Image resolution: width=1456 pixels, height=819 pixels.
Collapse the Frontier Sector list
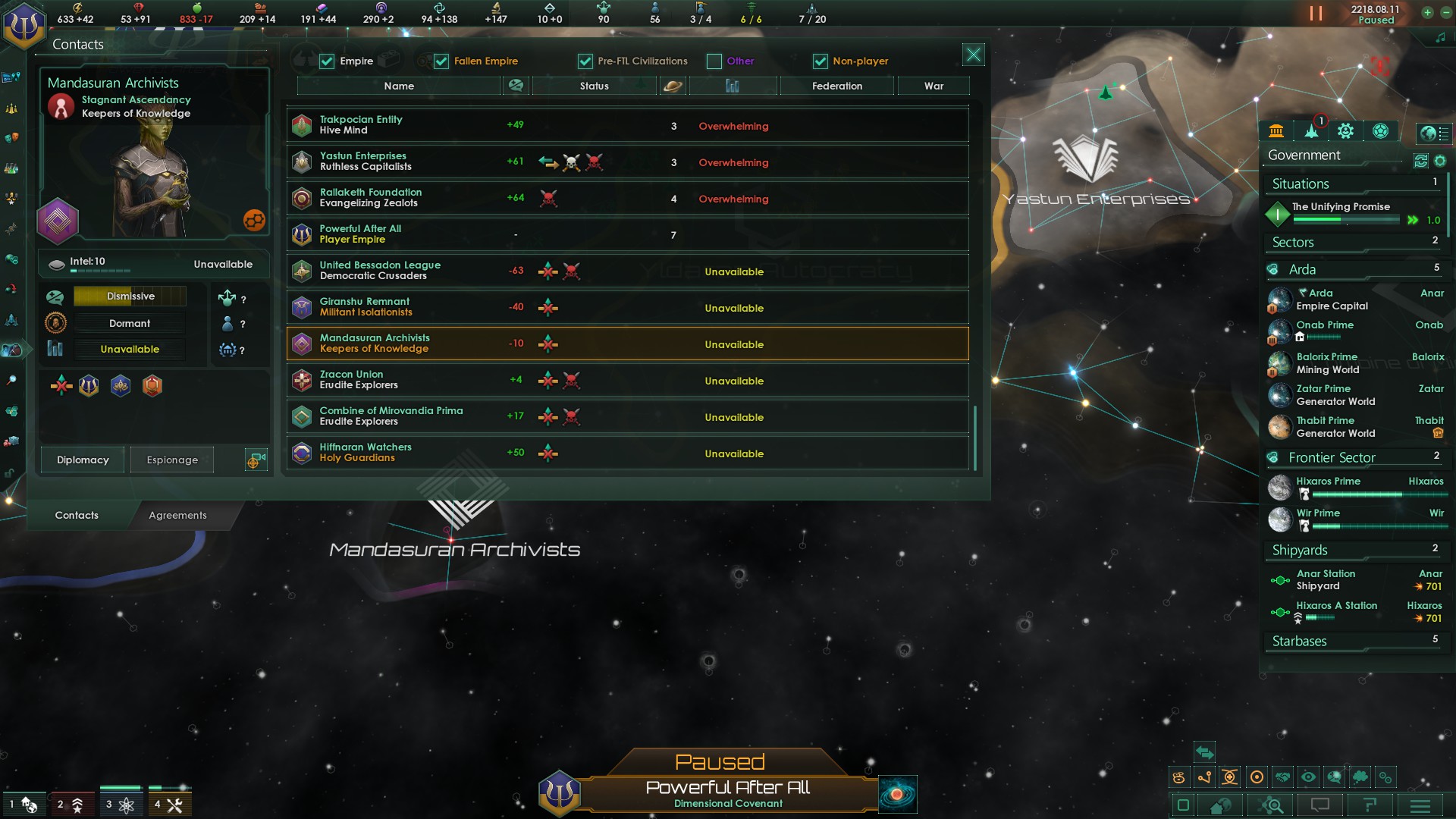point(1332,457)
